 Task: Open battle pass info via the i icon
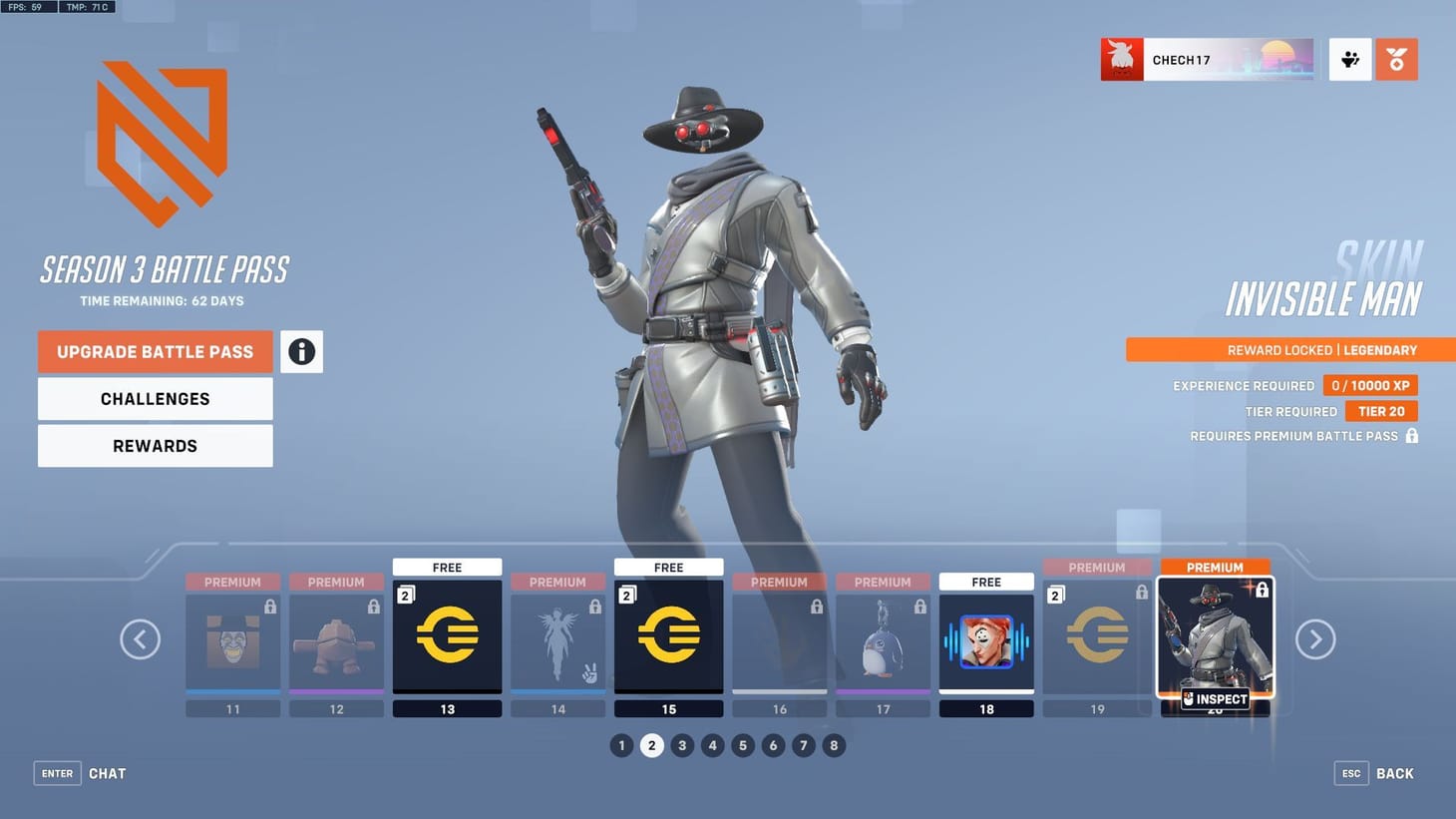pyautogui.click(x=301, y=351)
